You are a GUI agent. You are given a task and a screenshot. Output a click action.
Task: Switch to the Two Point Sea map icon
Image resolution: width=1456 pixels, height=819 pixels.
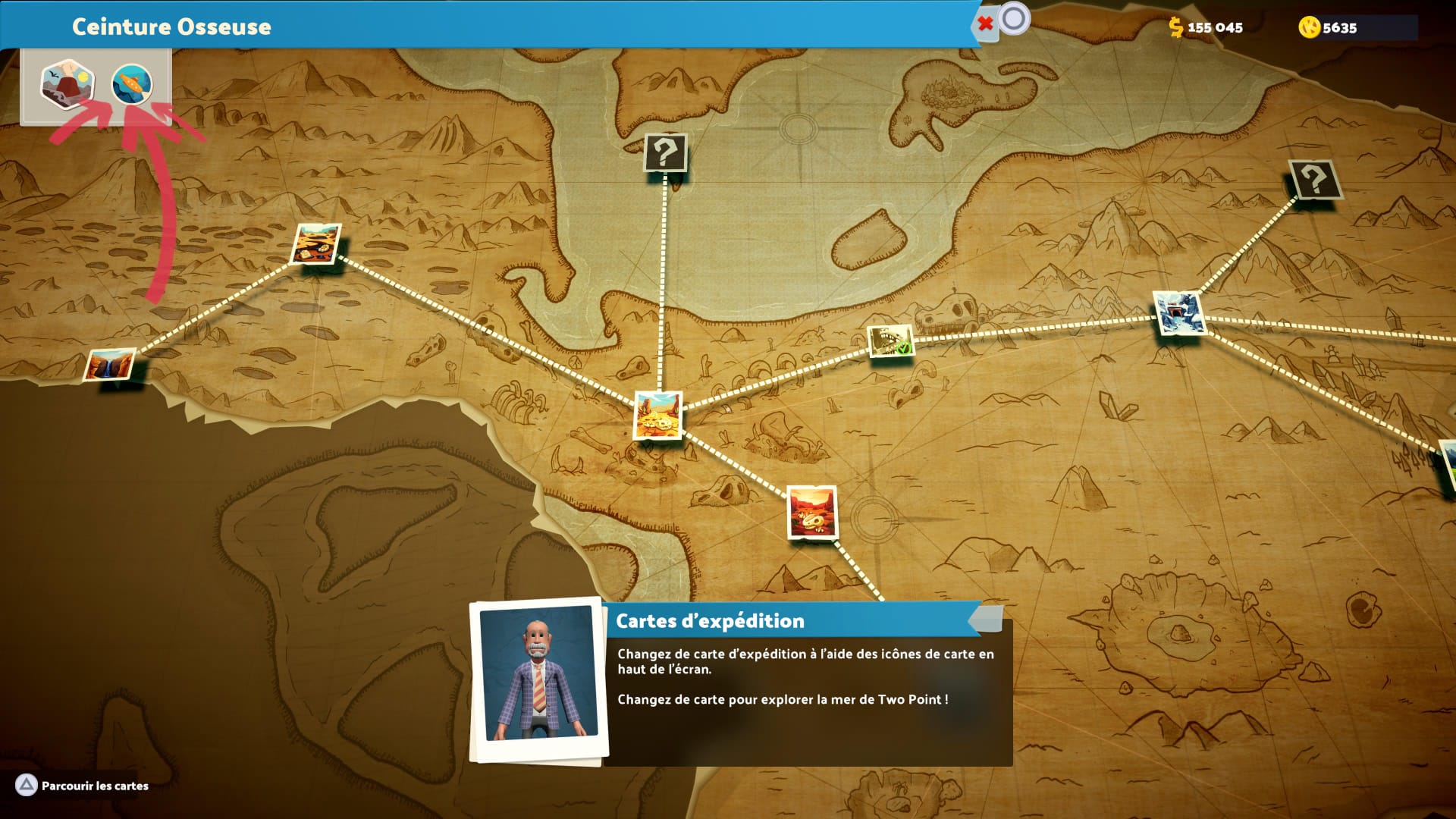[132, 84]
